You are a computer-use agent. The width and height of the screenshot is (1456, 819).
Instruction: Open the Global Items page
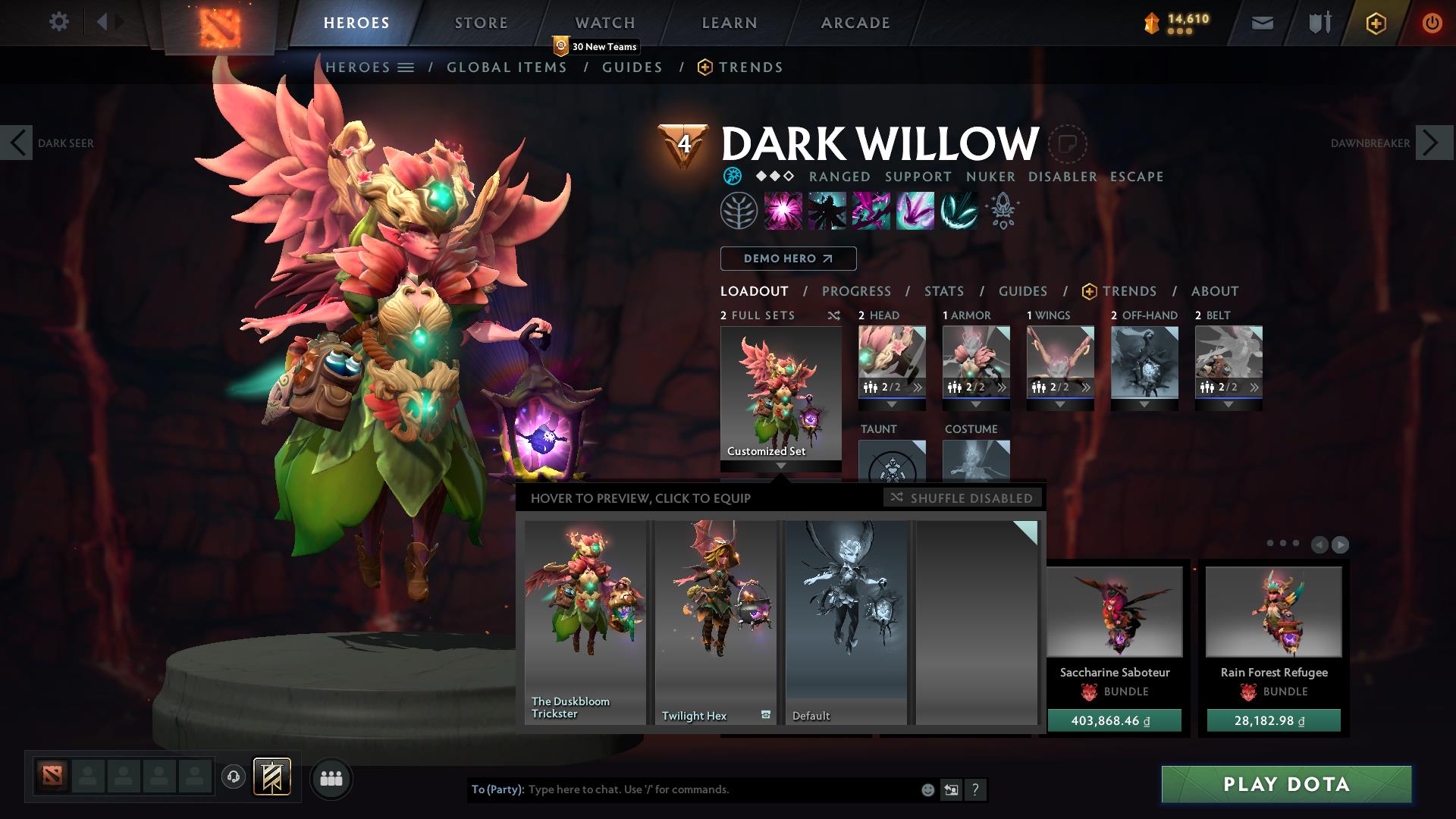507,67
